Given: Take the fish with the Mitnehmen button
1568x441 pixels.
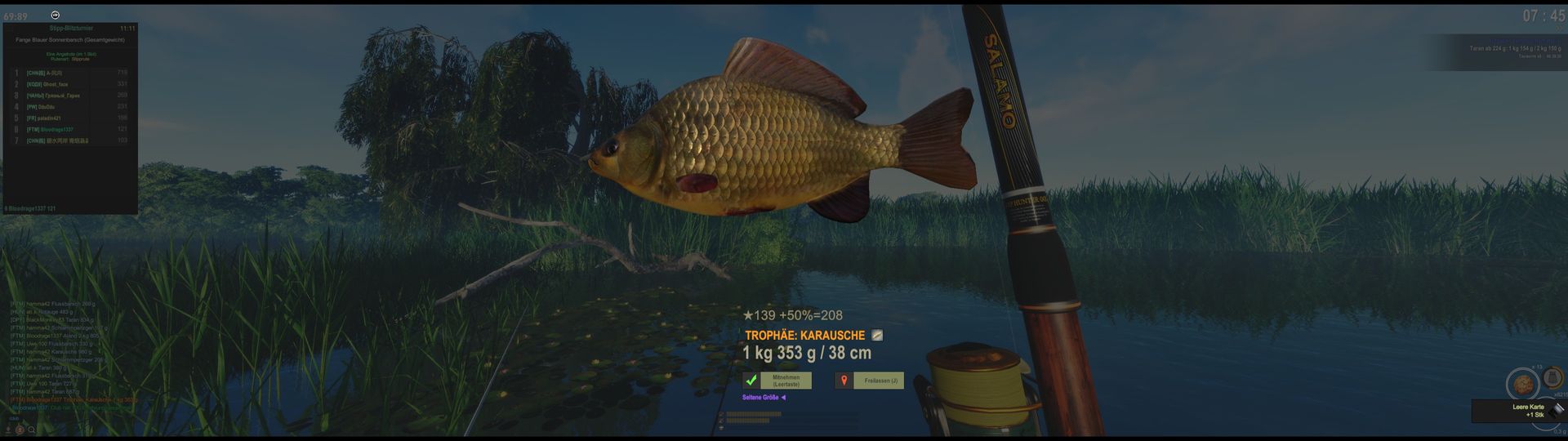Looking at the screenshot, I should (x=786, y=381).
